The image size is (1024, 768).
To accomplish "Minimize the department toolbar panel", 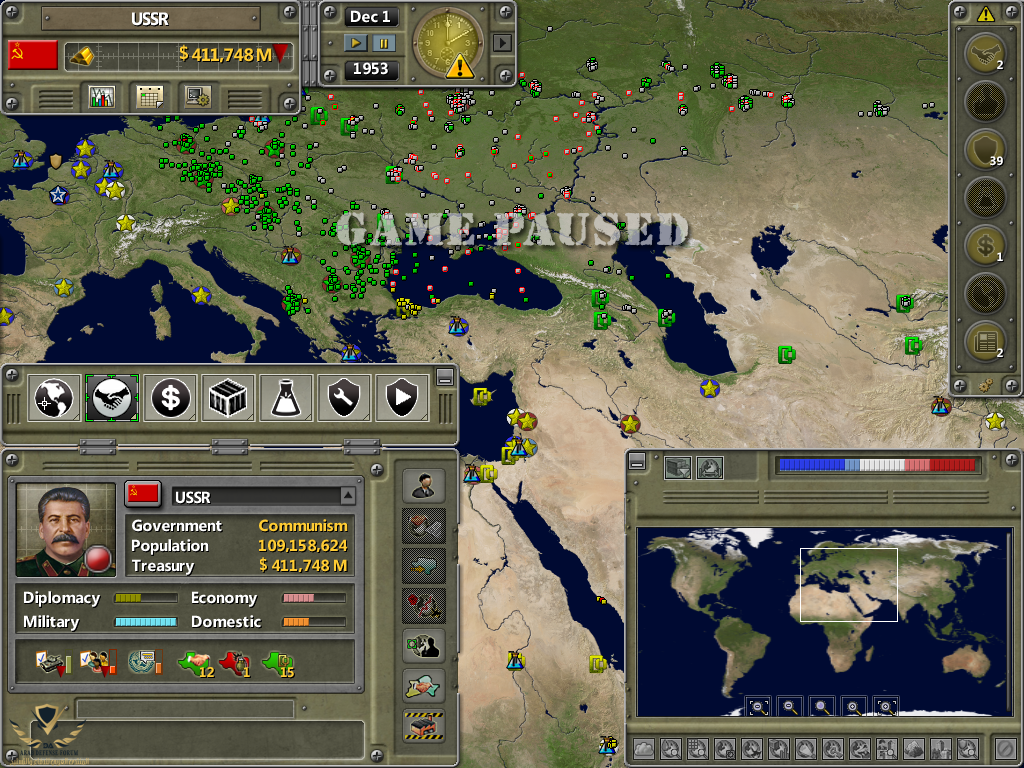I will pos(445,376).
